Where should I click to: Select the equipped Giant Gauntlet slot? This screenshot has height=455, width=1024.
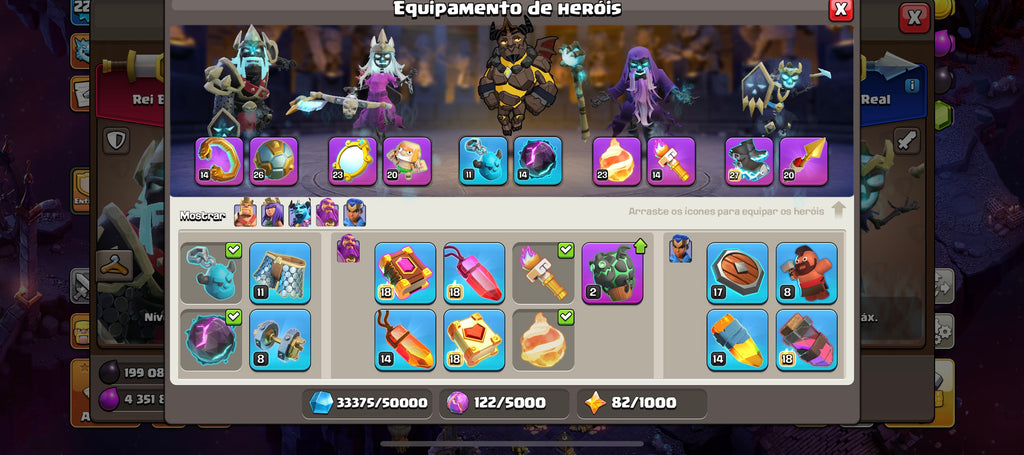pos(219,161)
